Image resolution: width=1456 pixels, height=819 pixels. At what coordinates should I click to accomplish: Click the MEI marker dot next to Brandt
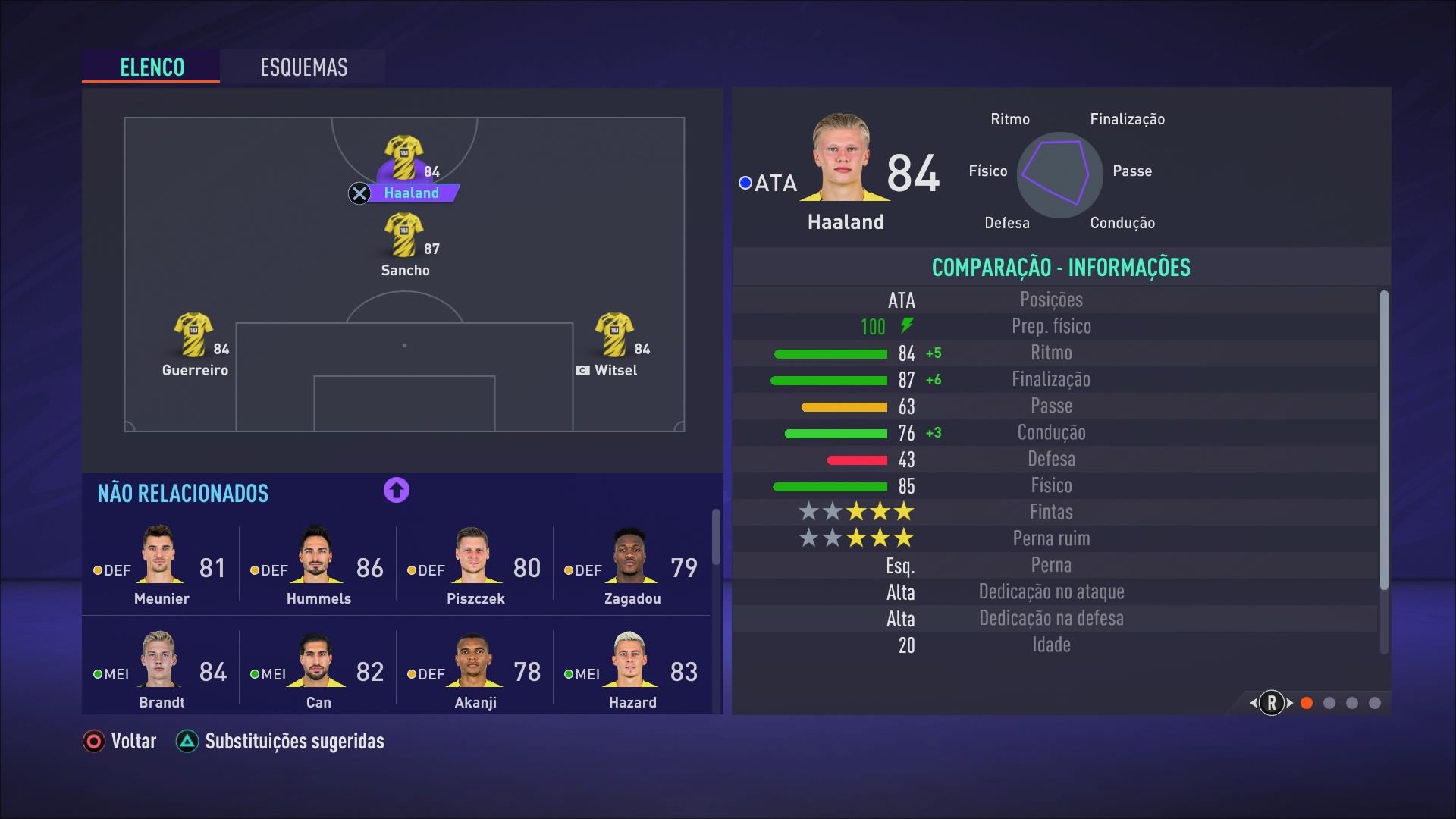97,675
